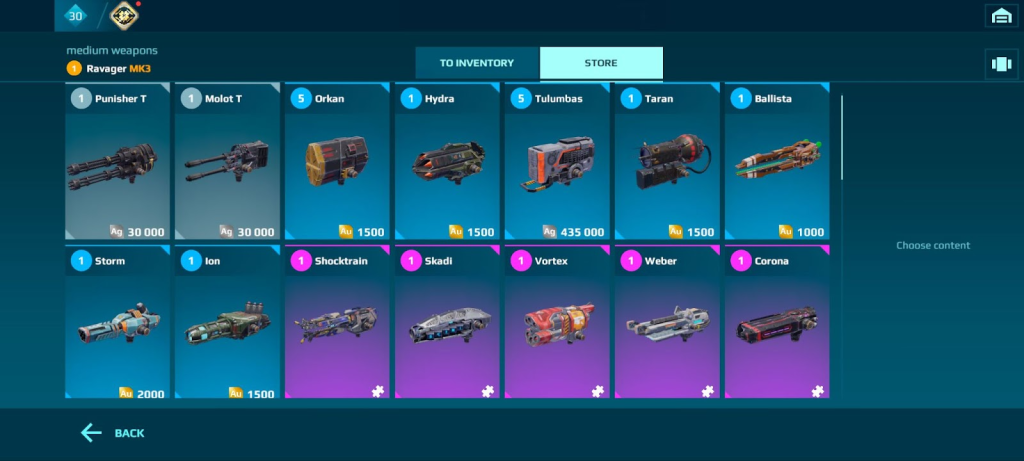Choose the Taran plasma weapon card
Image resolution: width=1024 pixels, height=461 pixels.
[667, 162]
